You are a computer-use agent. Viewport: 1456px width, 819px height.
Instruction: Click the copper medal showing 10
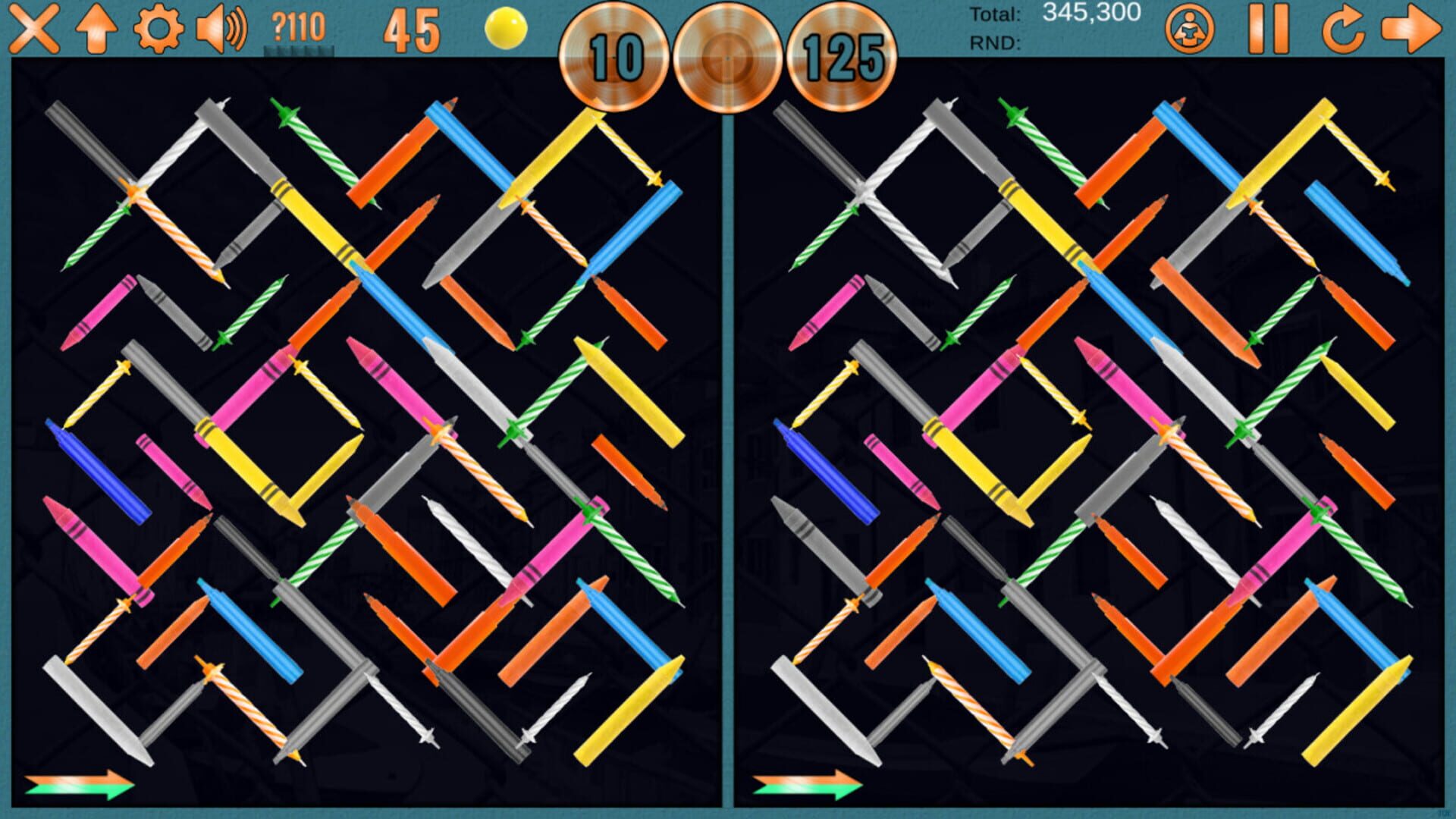click(x=615, y=55)
